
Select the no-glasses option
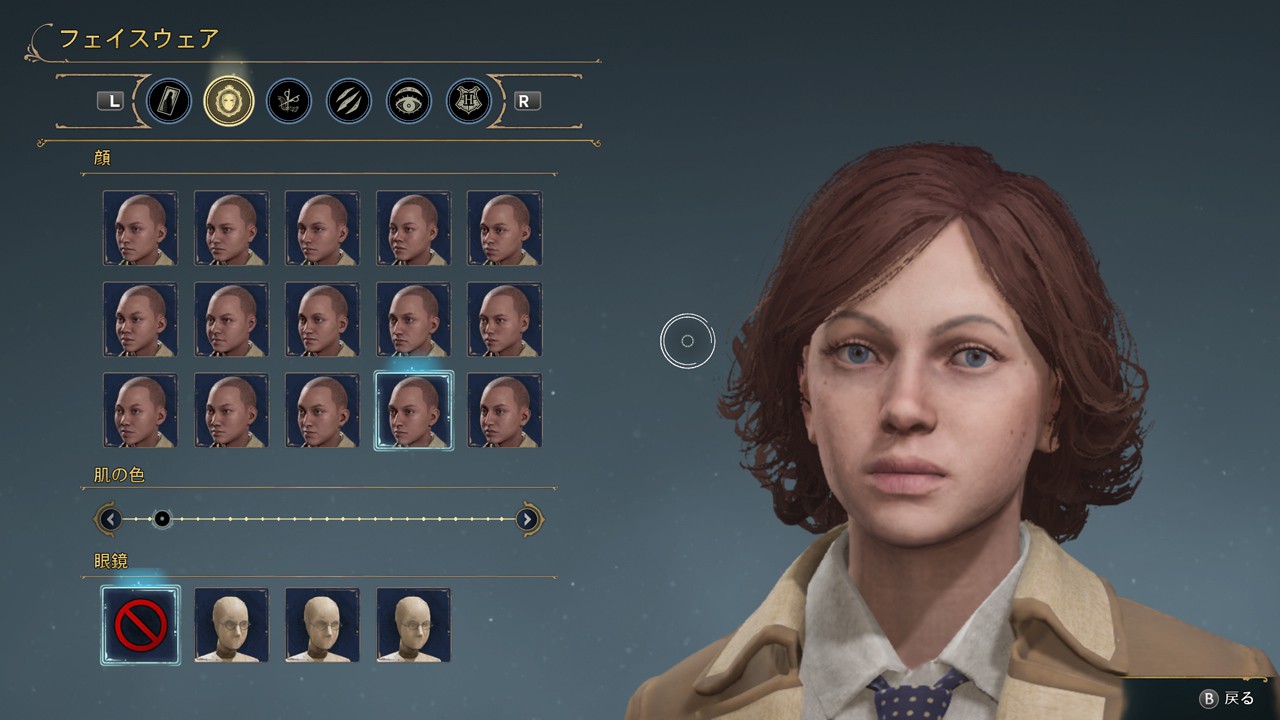coord(140,625)
